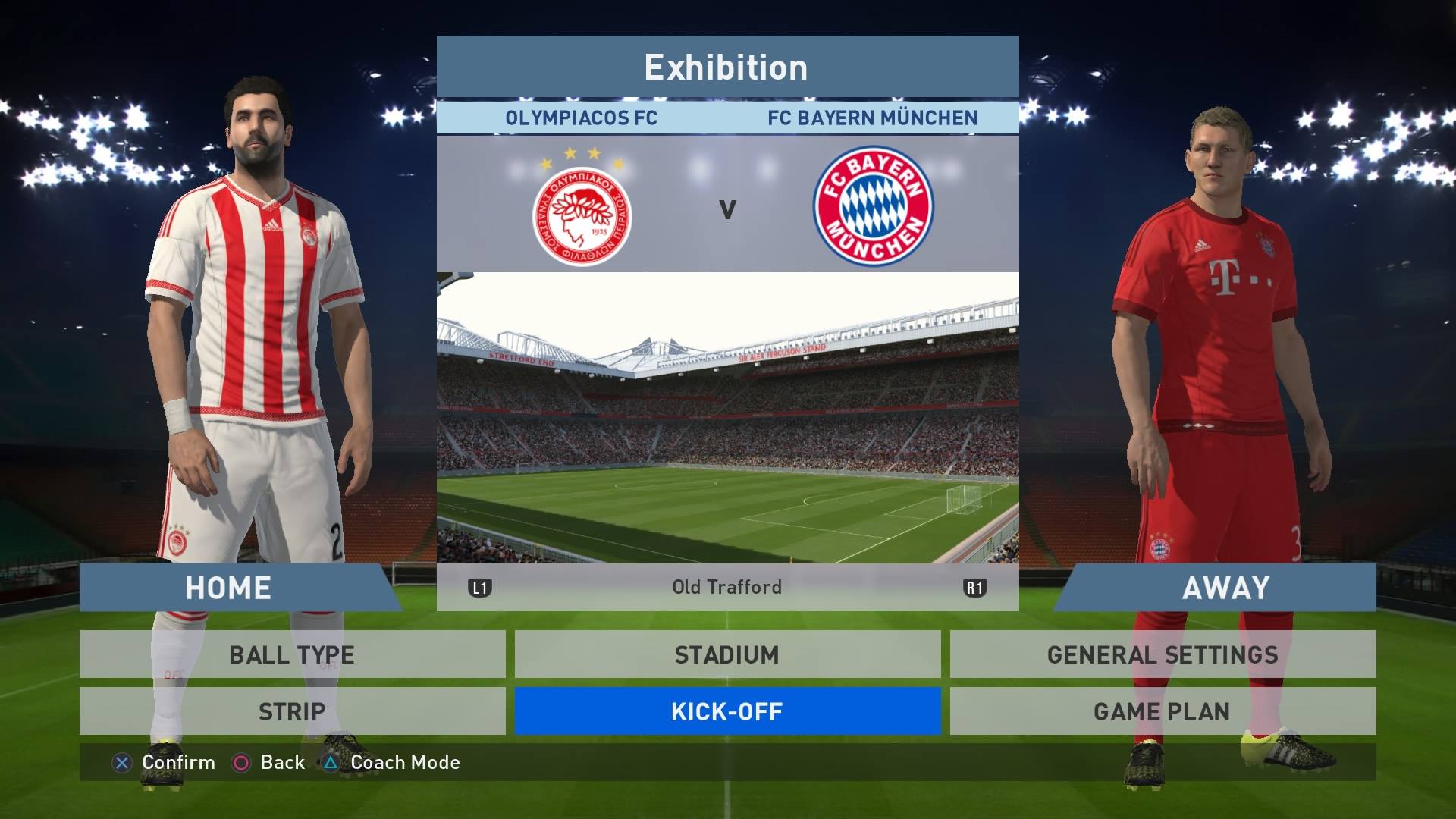Viewport: 1456px width, 819px height.
Task: Select the HOME side banner
Action: pos(228,588)
